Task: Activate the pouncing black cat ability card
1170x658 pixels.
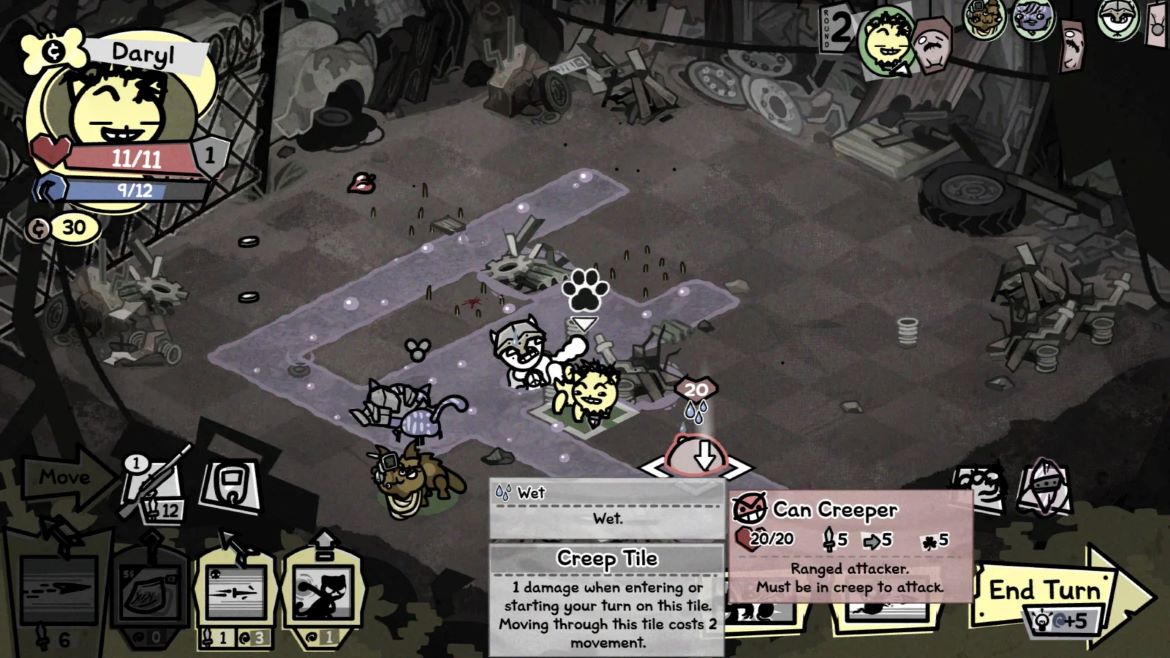Action: [x=324, y=592]
